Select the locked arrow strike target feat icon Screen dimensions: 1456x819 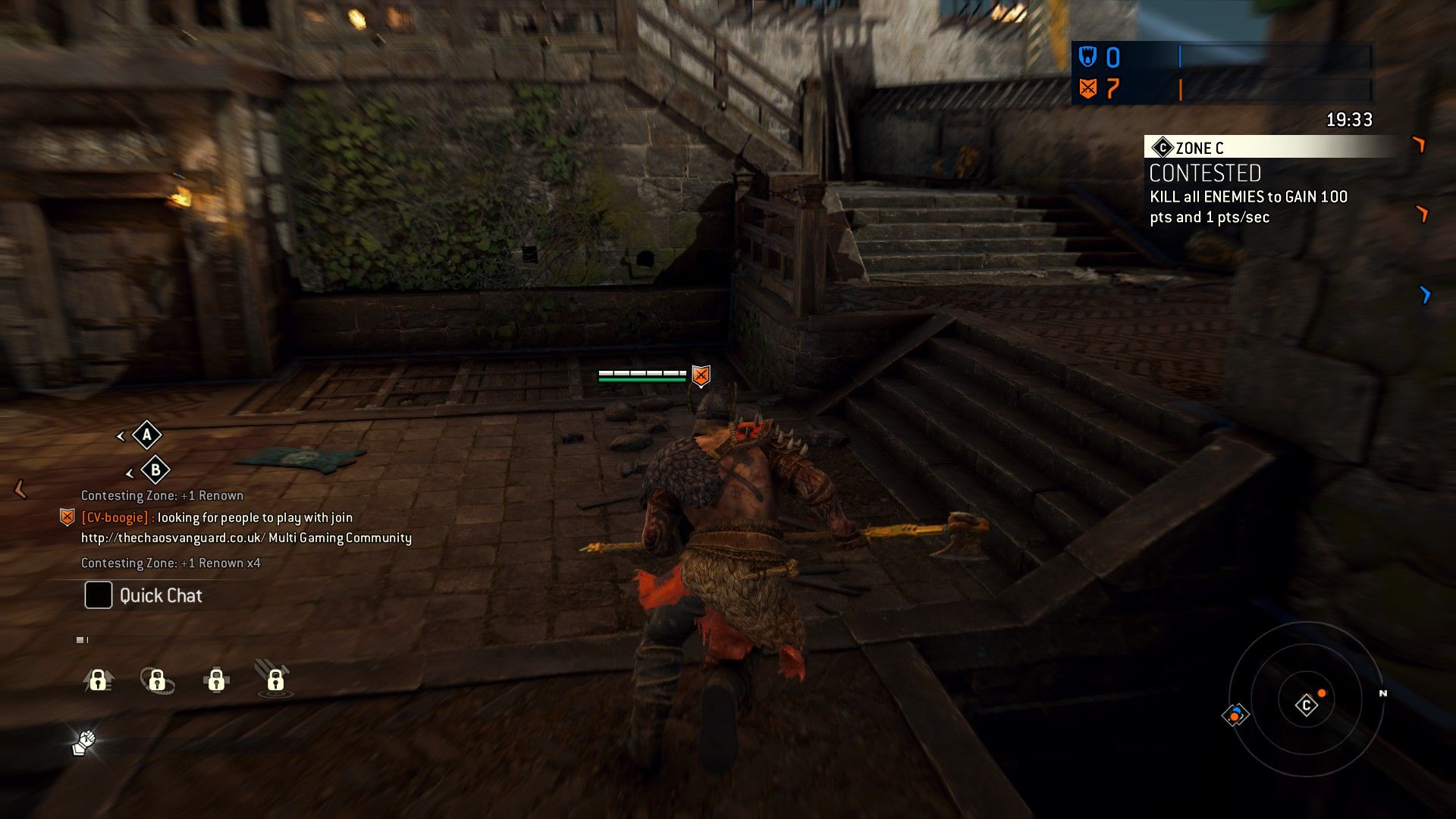275,679
